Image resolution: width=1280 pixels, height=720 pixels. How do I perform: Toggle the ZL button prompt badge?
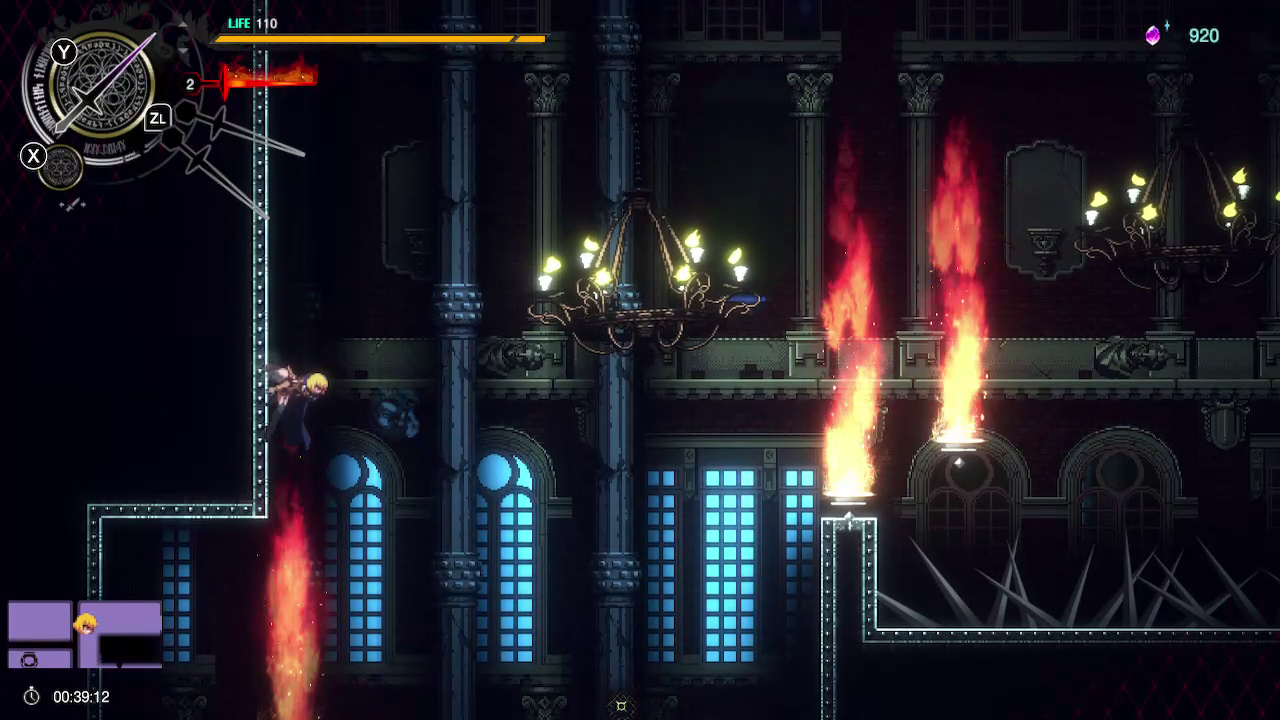(x=157, y=118)
